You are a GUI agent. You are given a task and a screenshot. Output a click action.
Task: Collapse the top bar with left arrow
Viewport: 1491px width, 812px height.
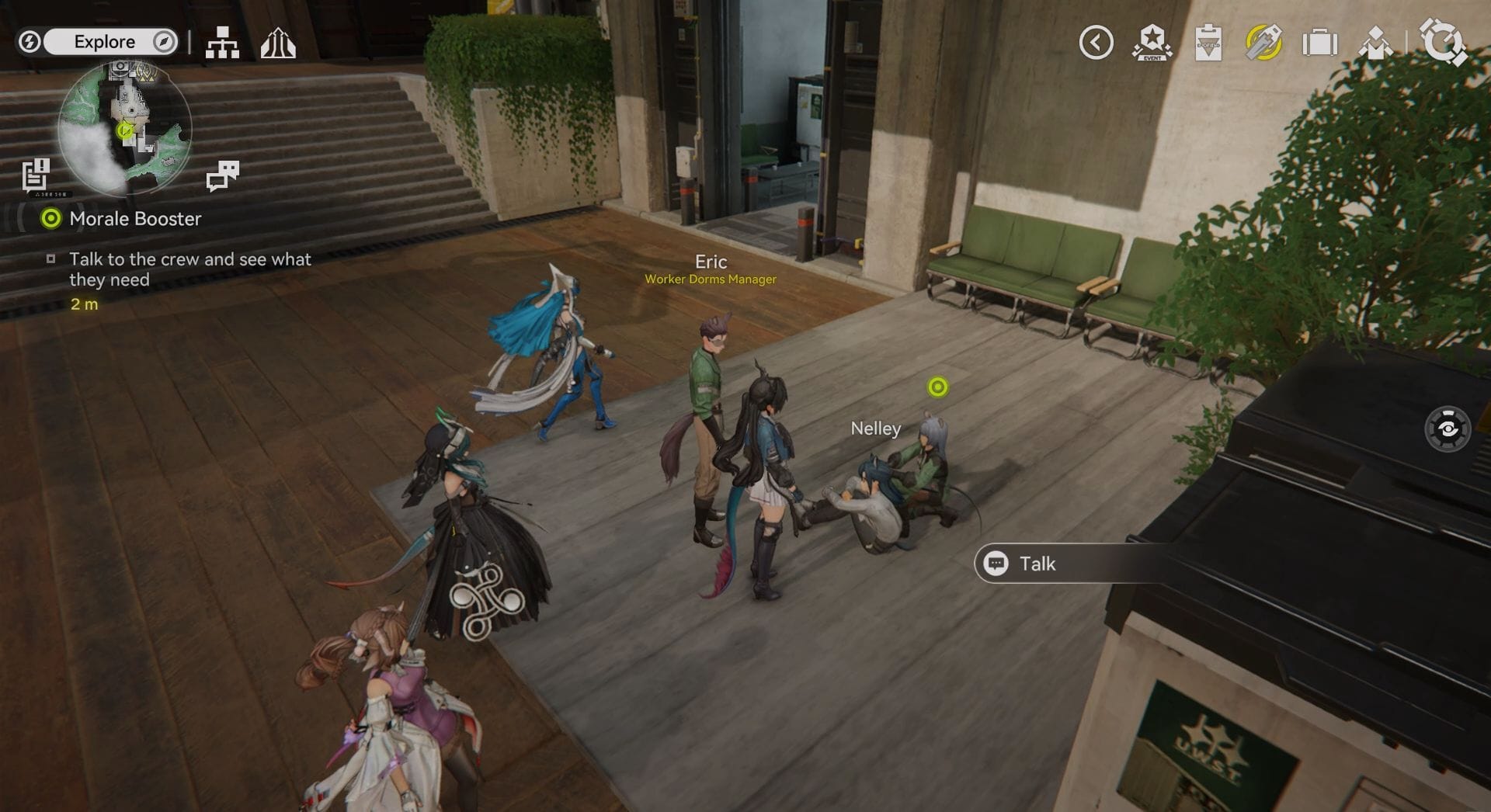(x=1096, y=43)
